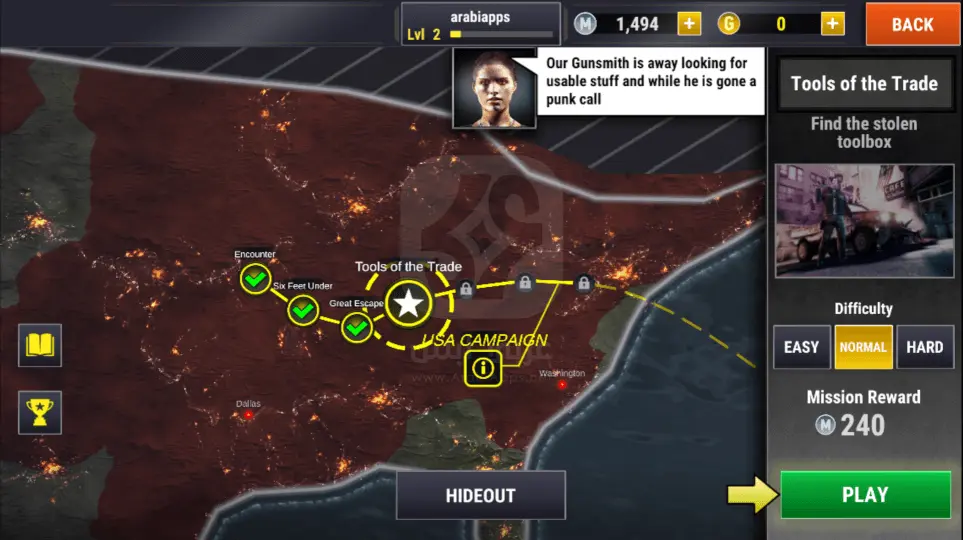This screenshot has height=540, width=963.
Task: Select the Encounter mission node
Action: pyautogui.click(x=256, y=277)
